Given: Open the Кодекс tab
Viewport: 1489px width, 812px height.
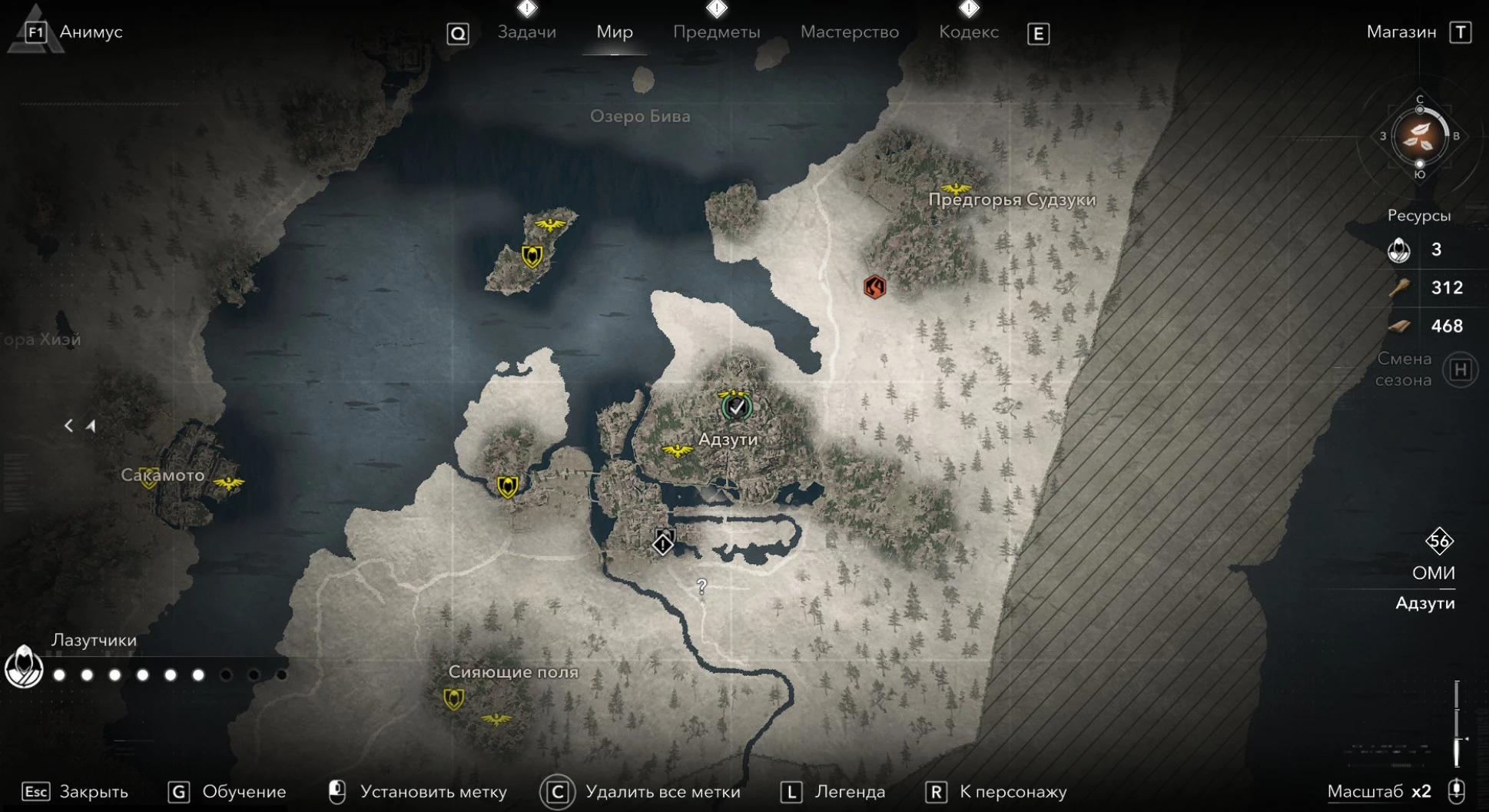Looking at the screenshot, I should pyautogui.click(x=968, y=32).
